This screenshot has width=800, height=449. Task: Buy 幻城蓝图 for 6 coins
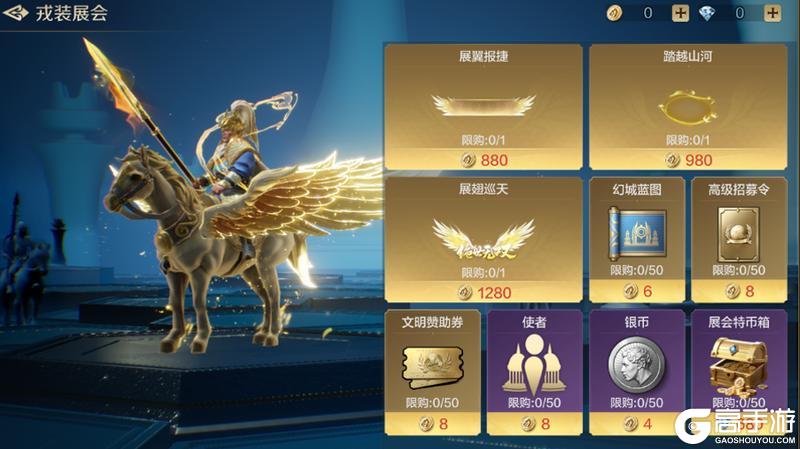pyautogui.click(x=635, y=292)
